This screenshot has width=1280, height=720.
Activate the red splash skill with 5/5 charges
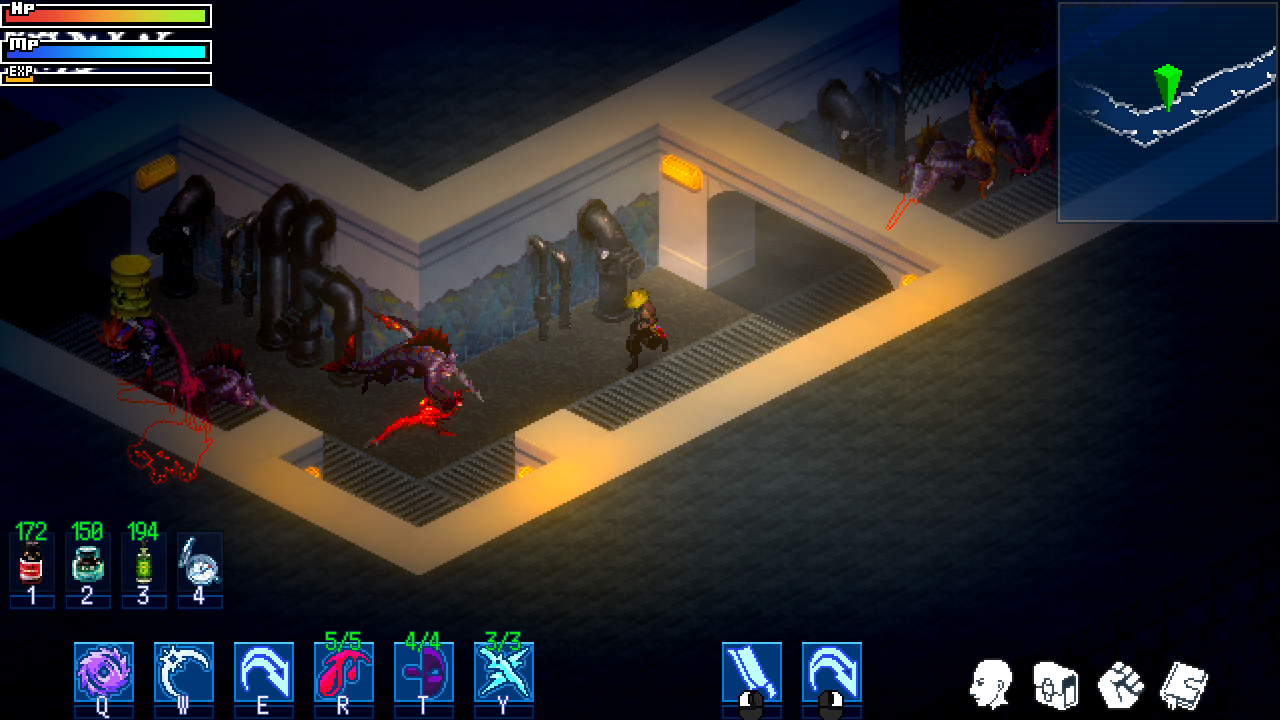click(343, 671)
